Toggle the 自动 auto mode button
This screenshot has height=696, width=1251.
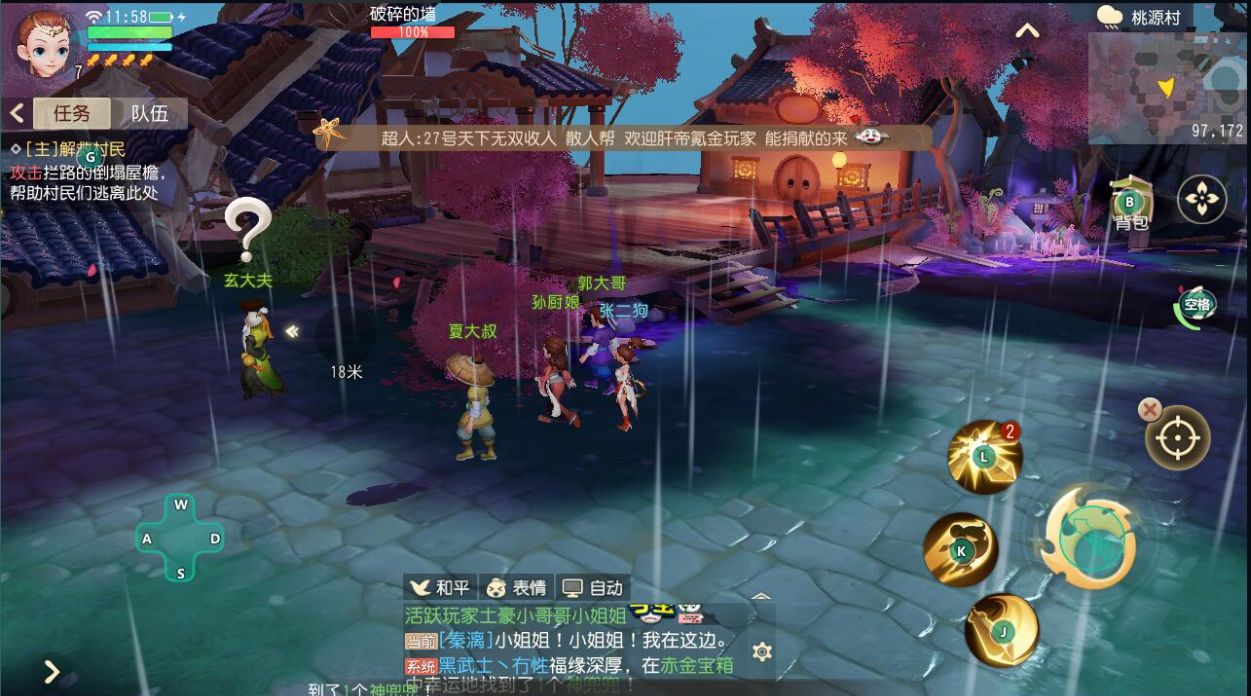point(592,588)
